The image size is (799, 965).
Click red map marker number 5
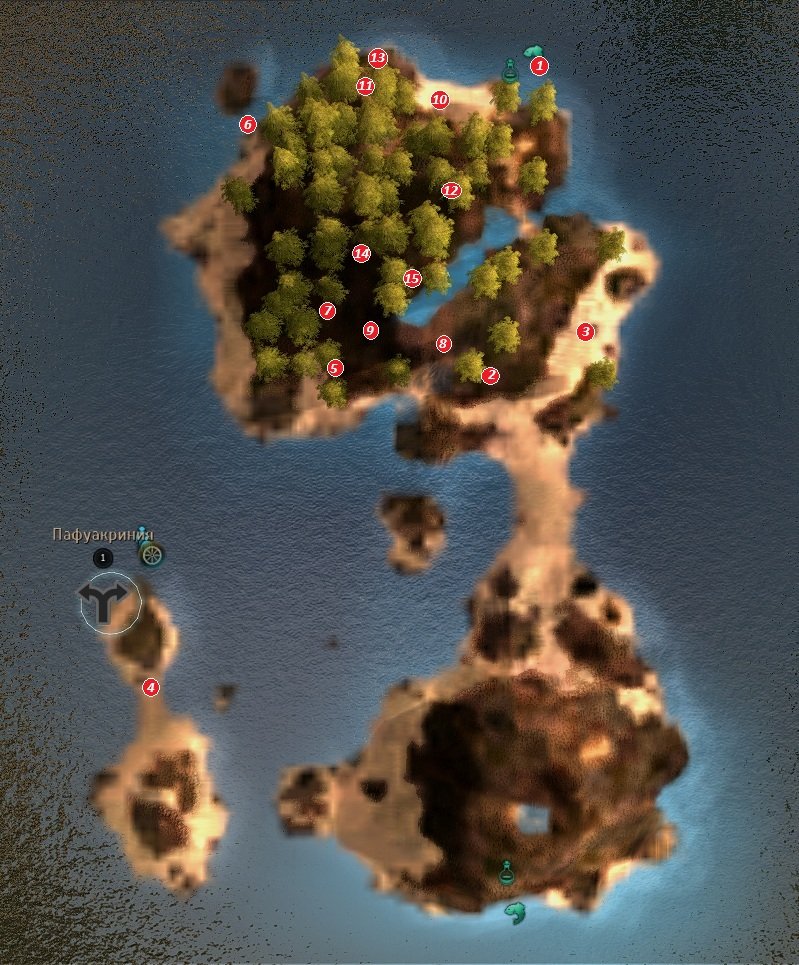(335, 368)
